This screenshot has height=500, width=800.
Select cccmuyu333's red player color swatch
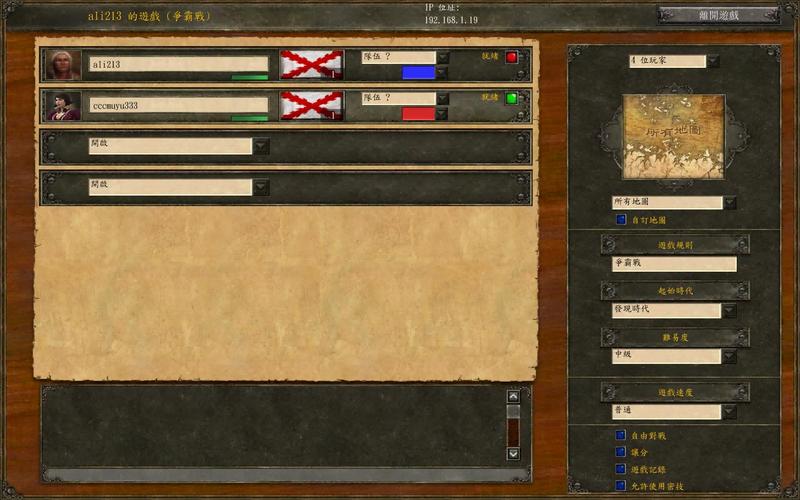pyautogui.click(x=418, y=114)
